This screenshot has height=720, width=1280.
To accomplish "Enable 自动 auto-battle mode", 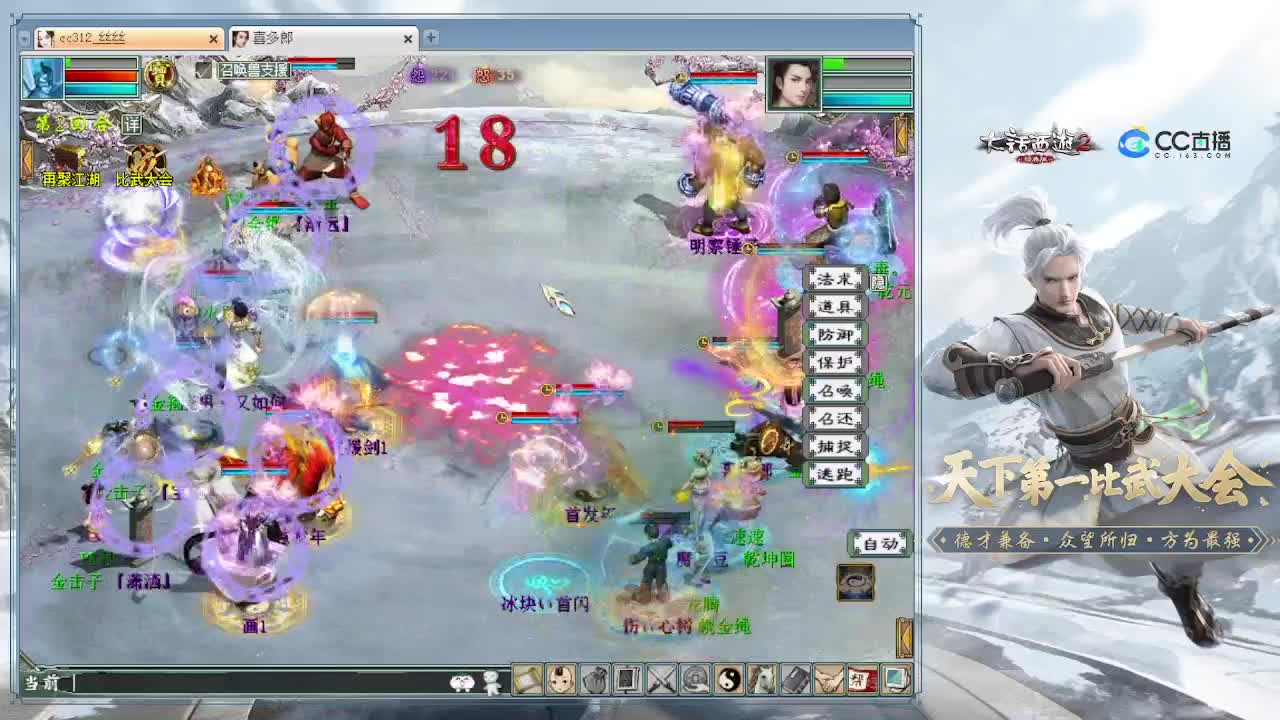I will (x=878, y=543).
